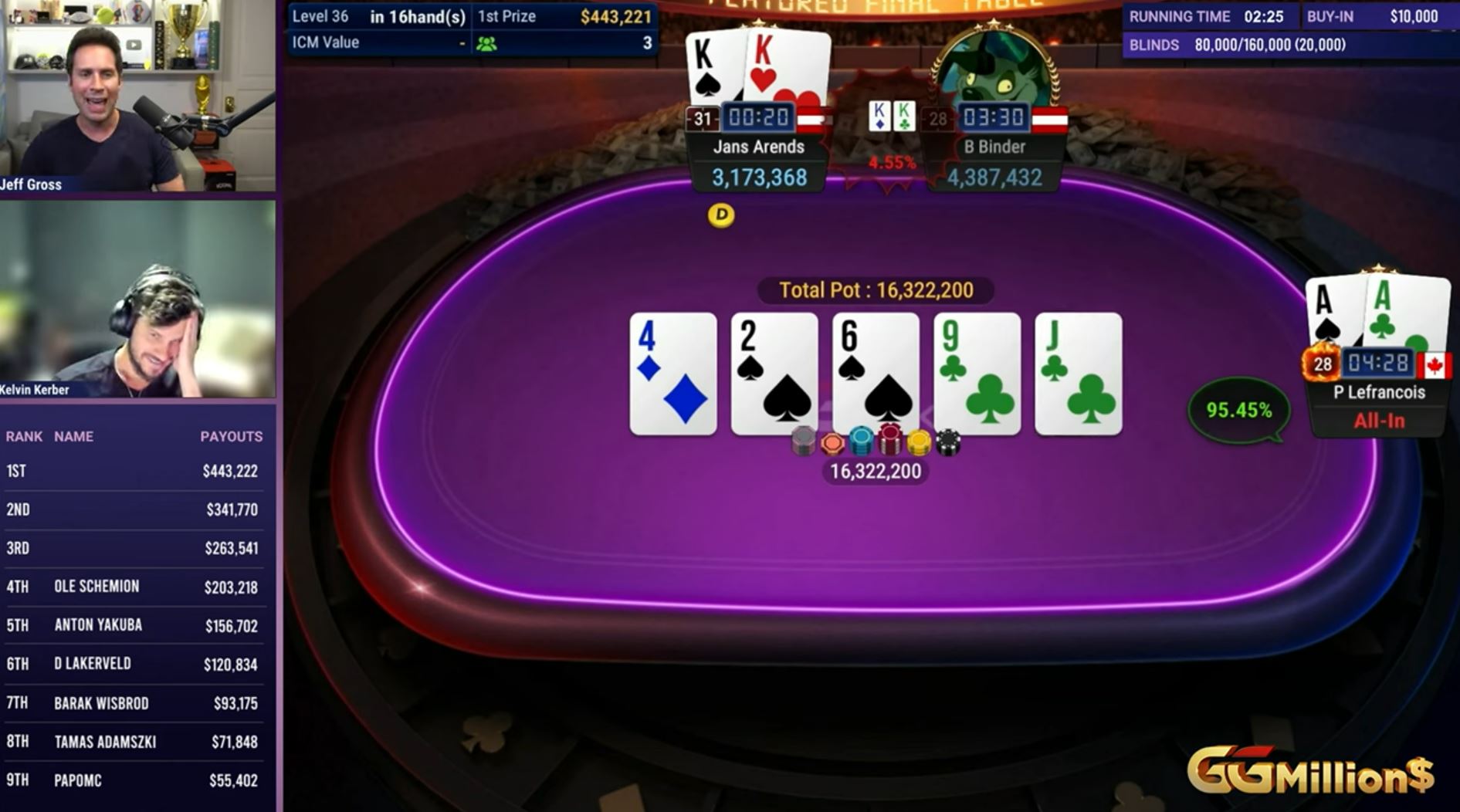
Task: Select P Lefrancois' ace of clubs card
Action: 1407,313
